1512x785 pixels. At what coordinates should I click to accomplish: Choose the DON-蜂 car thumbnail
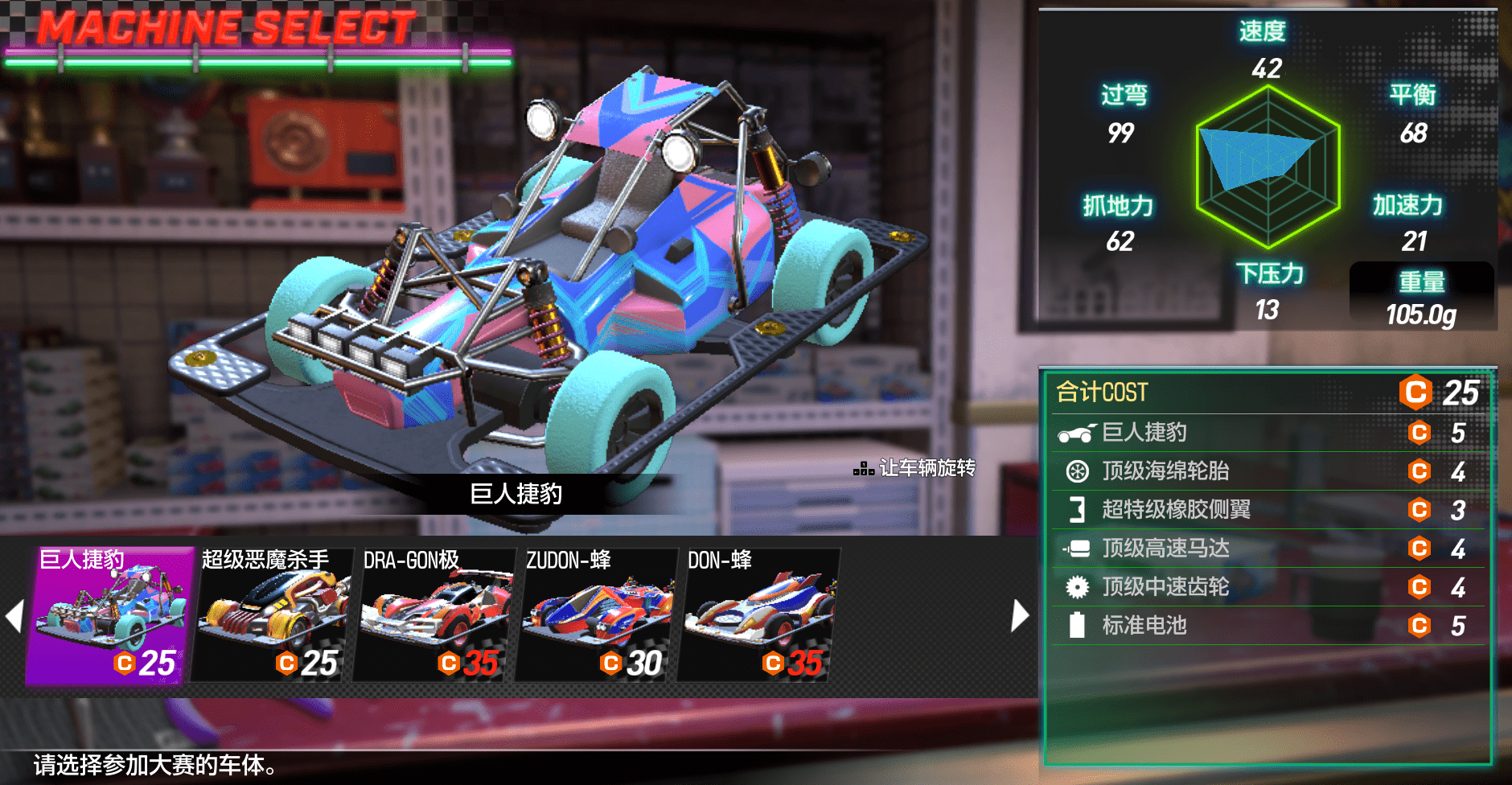(x=758, y=615)
